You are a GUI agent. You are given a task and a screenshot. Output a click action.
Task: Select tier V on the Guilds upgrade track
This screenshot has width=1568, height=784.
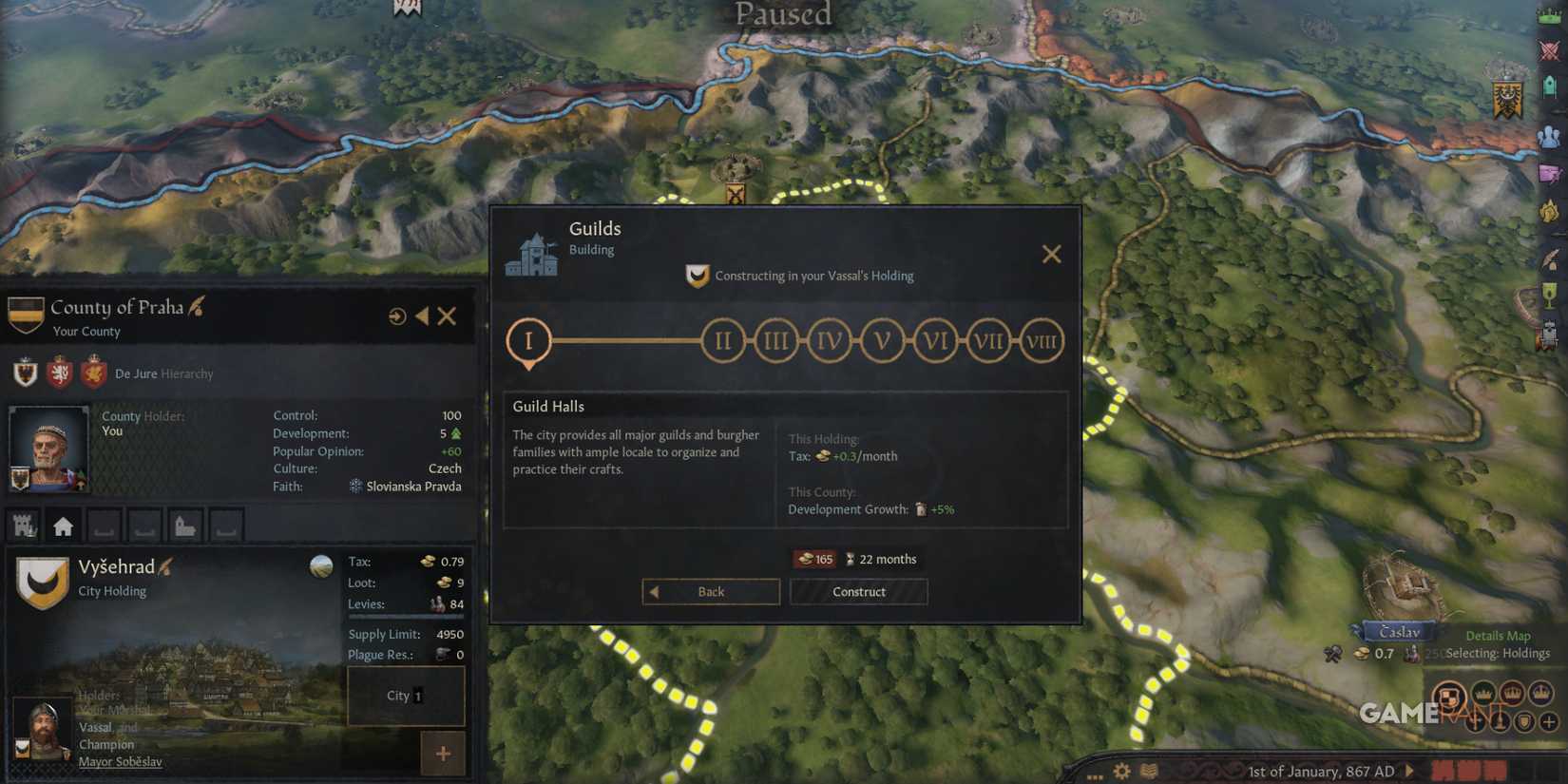pyautogui.click(x=882, y=340)
